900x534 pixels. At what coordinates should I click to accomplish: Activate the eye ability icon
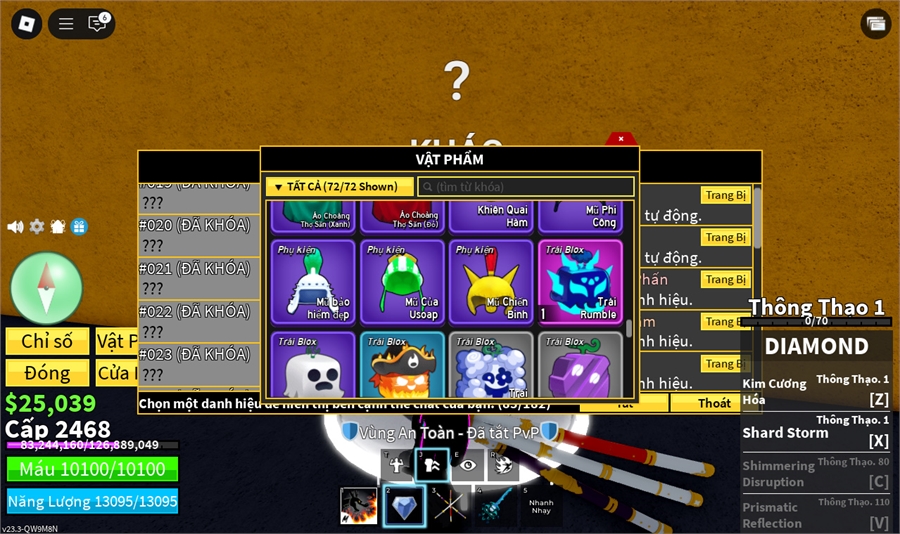click(x=469, y=465)
